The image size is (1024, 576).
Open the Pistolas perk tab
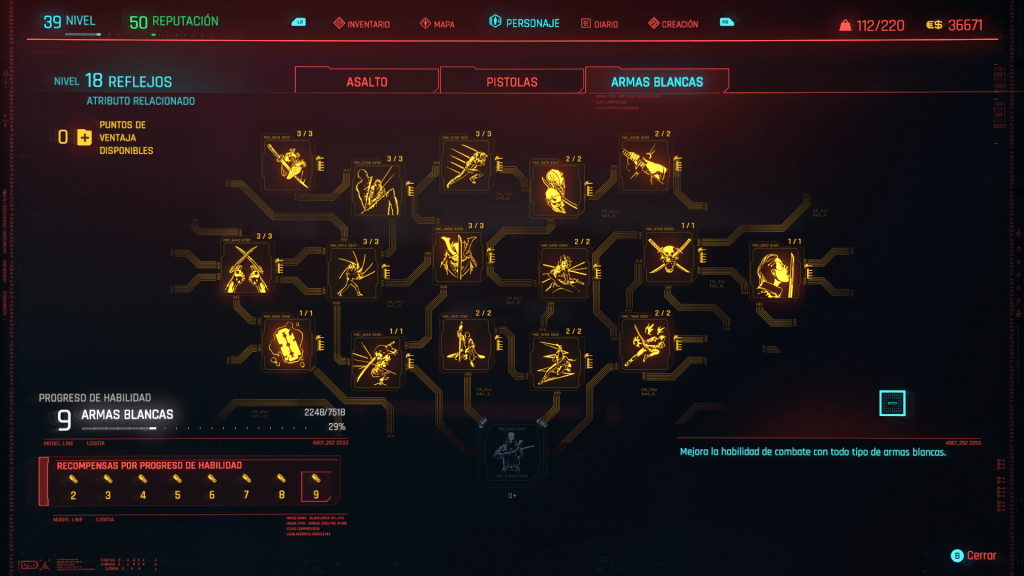[511, 82]
